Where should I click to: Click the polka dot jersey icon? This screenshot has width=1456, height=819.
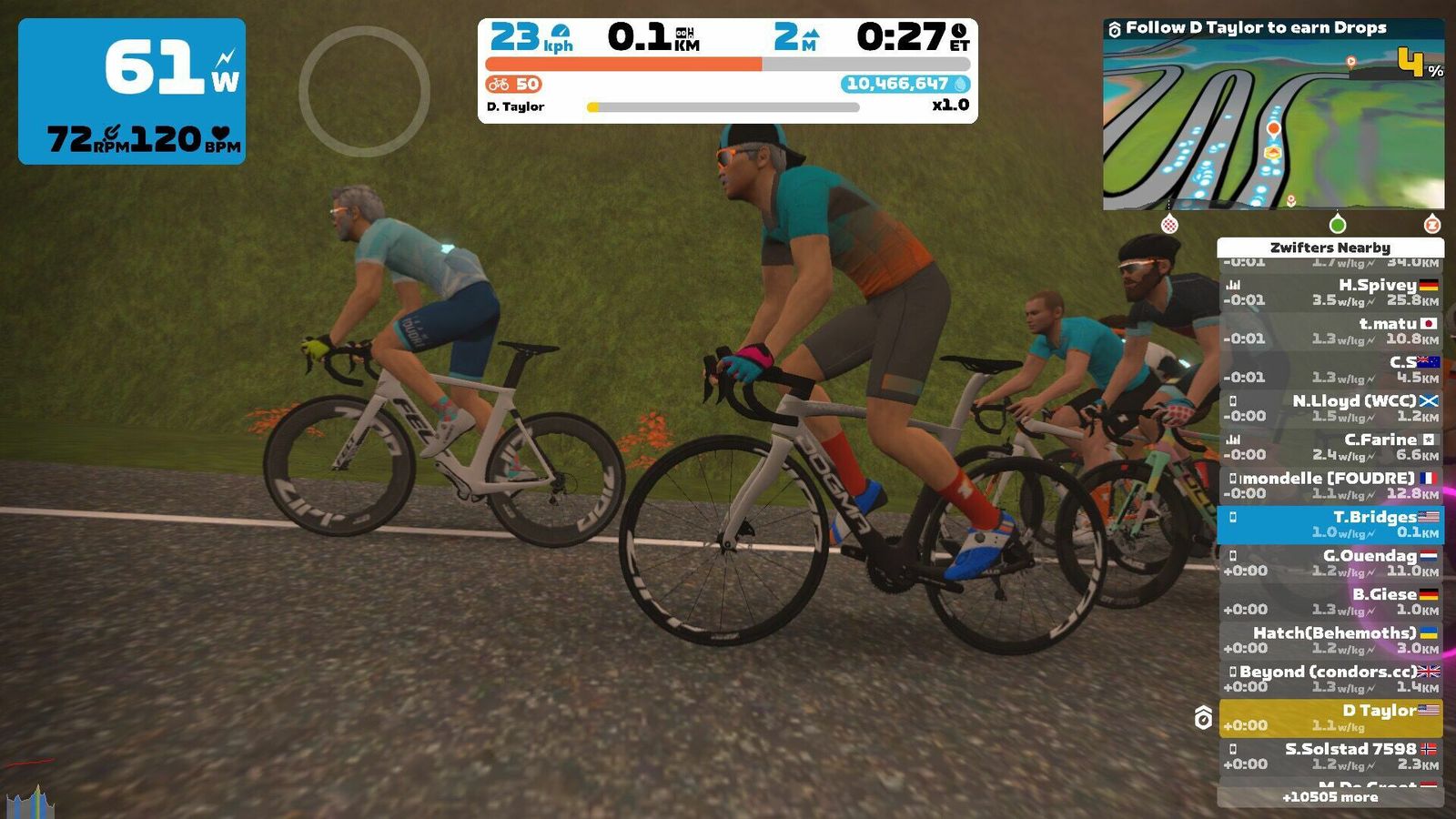[1170, 224]
